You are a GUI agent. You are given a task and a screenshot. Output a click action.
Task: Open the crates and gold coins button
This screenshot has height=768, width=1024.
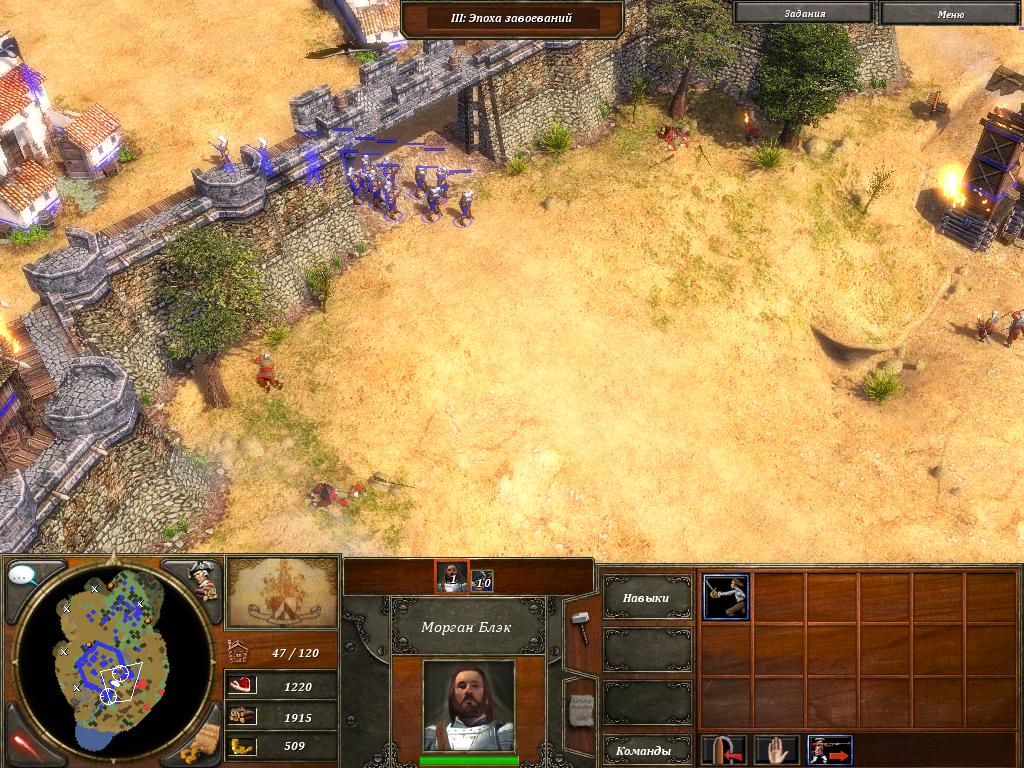[x=202, y=743]
